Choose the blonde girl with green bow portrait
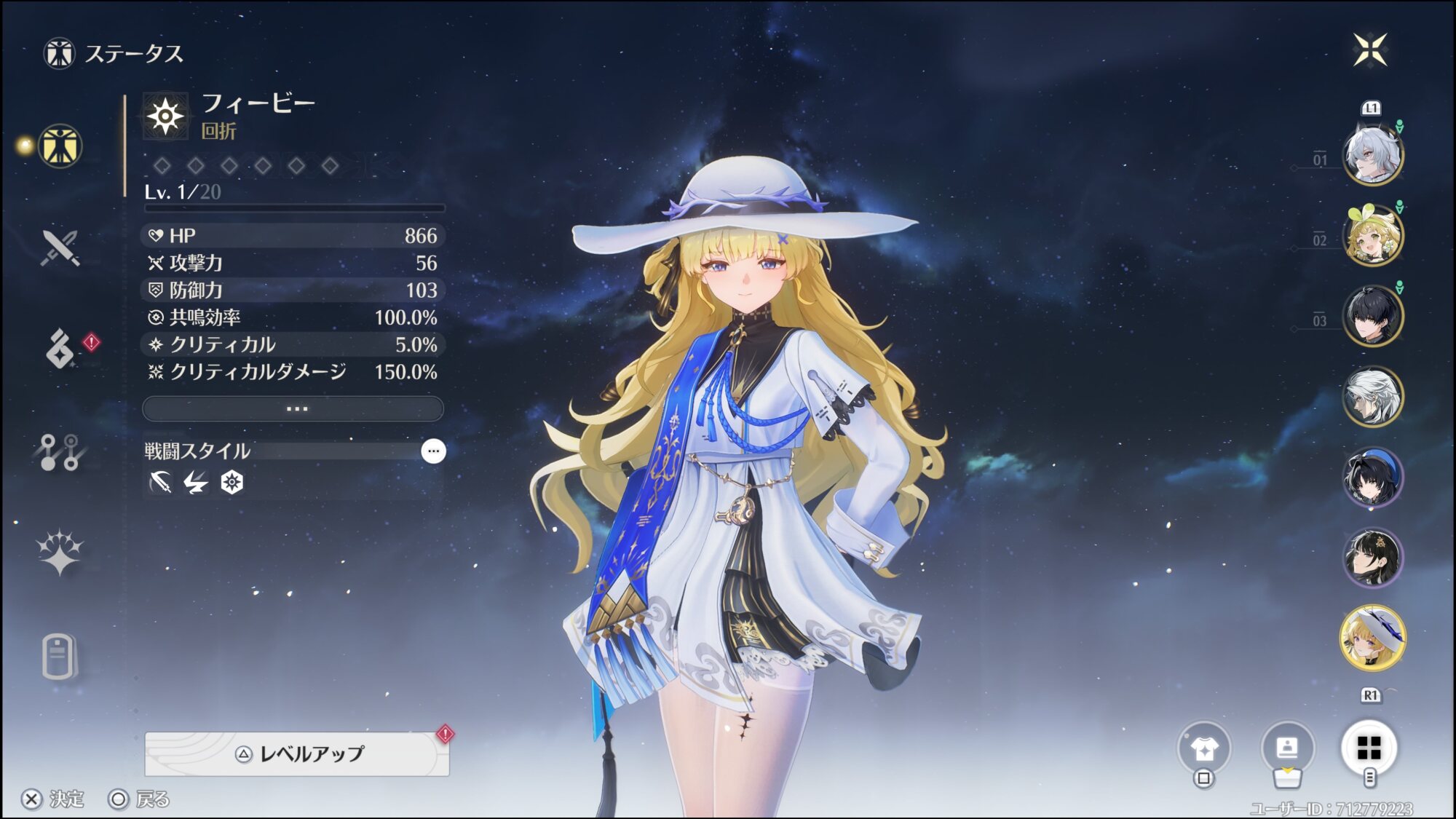 point(1372,236)
